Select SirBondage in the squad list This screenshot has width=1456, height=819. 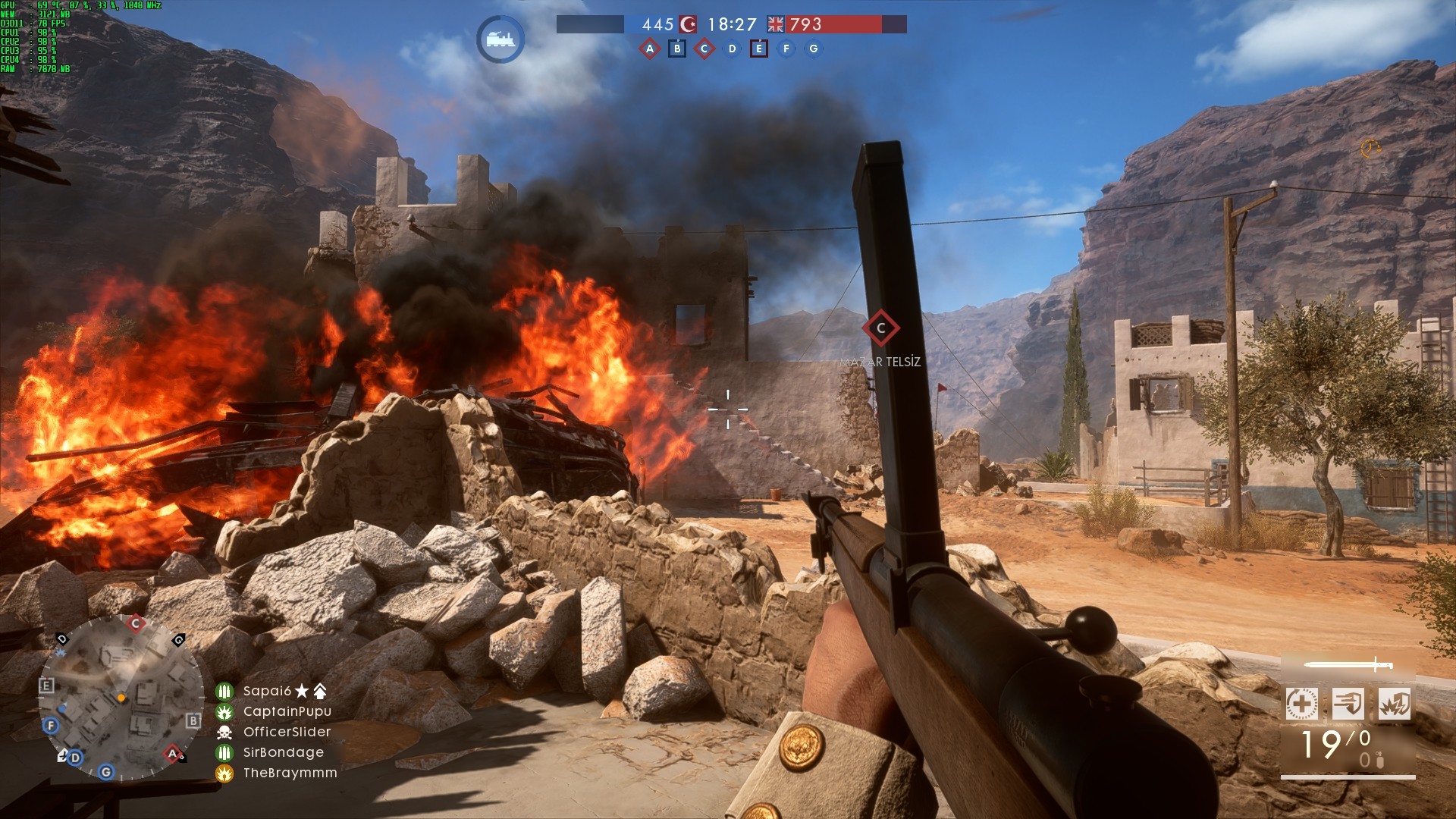283,752
